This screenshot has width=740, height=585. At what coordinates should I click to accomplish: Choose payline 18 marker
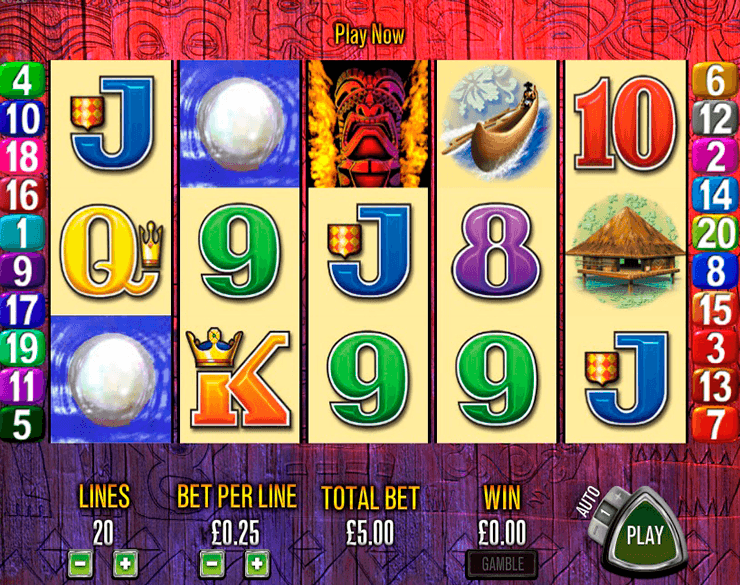point(24,157)
